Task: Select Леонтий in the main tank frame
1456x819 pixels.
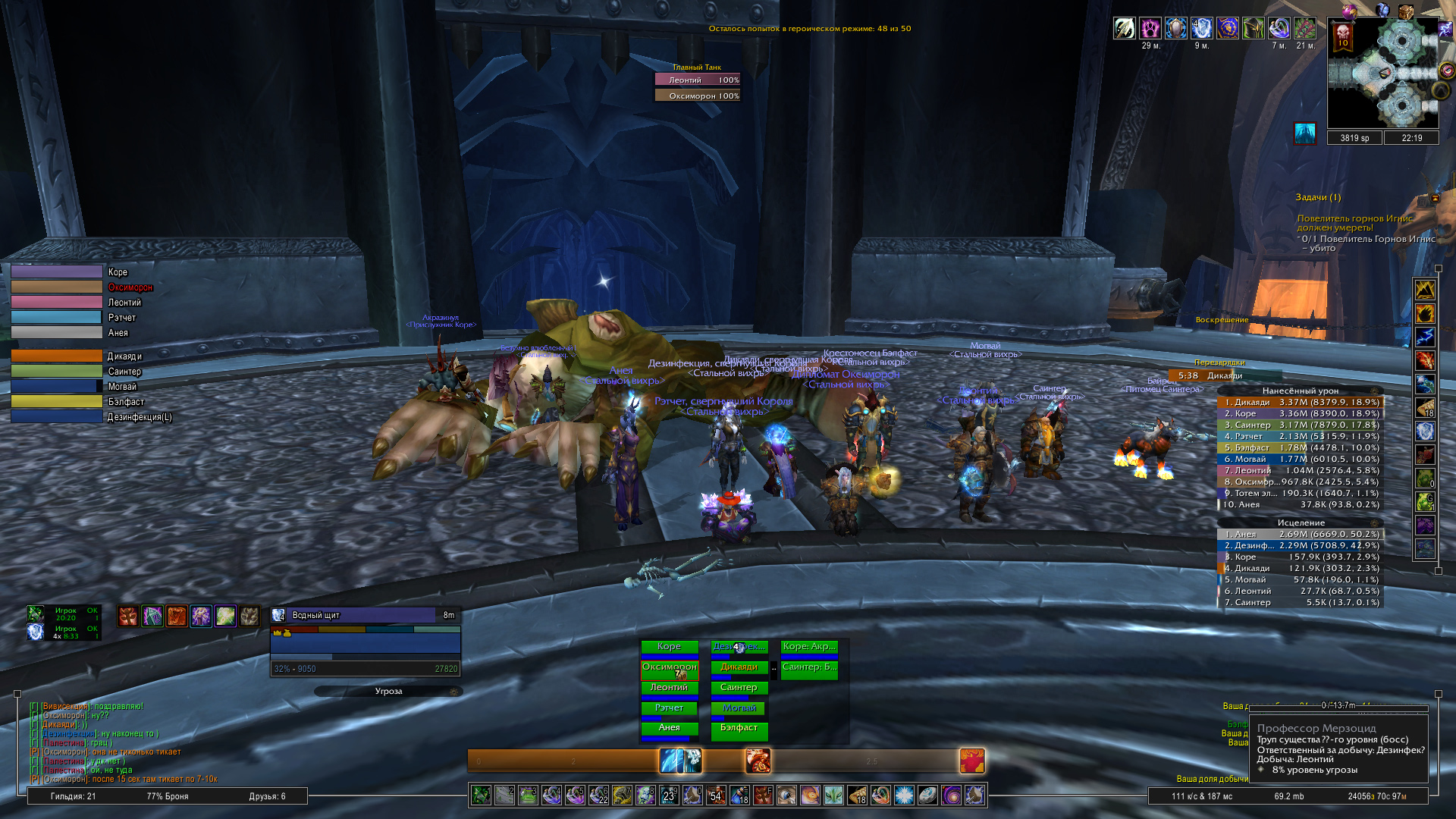Action: pos(697,80)
